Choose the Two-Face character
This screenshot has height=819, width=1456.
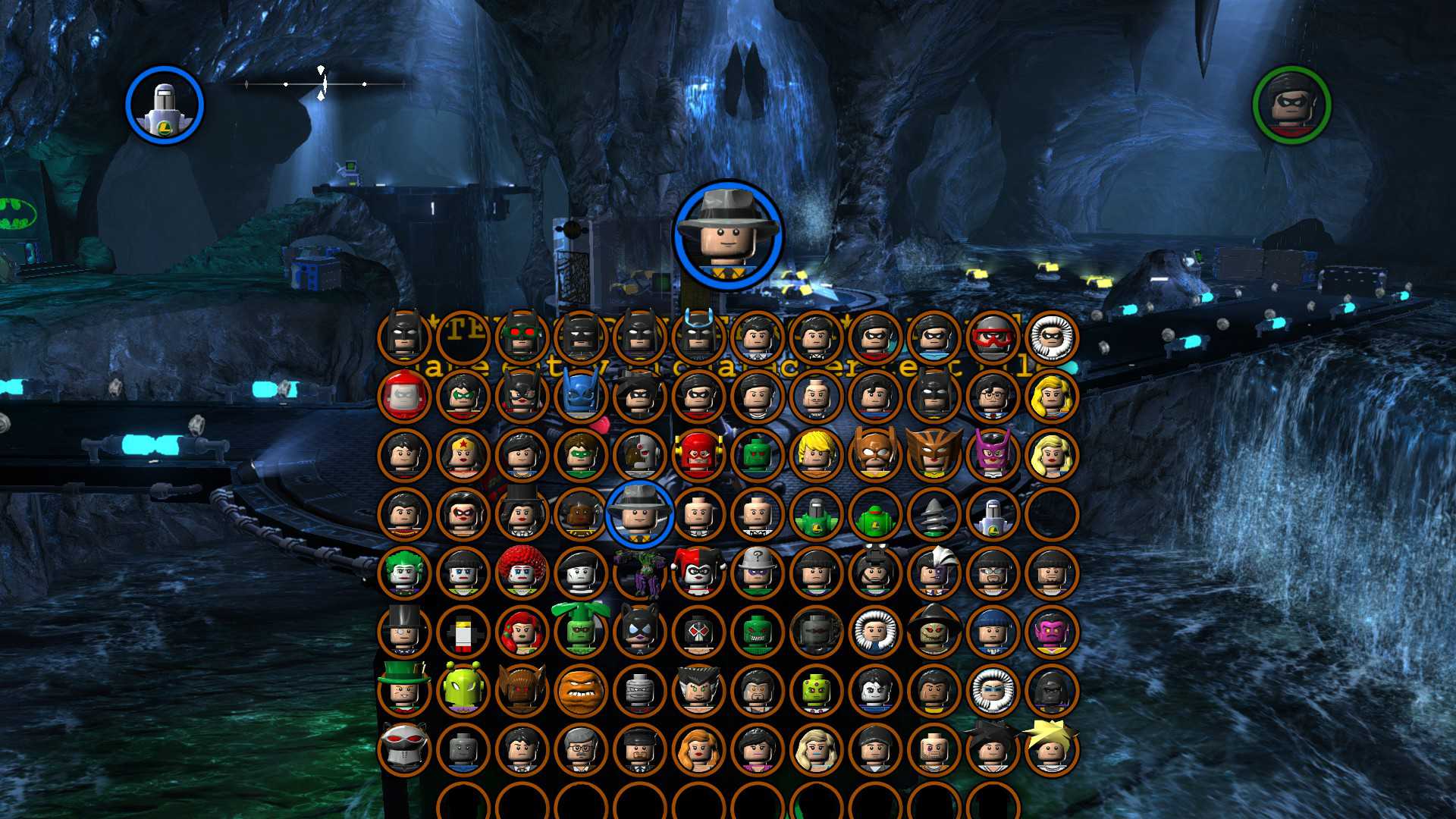pyautogui.click(x=934, y=573)
